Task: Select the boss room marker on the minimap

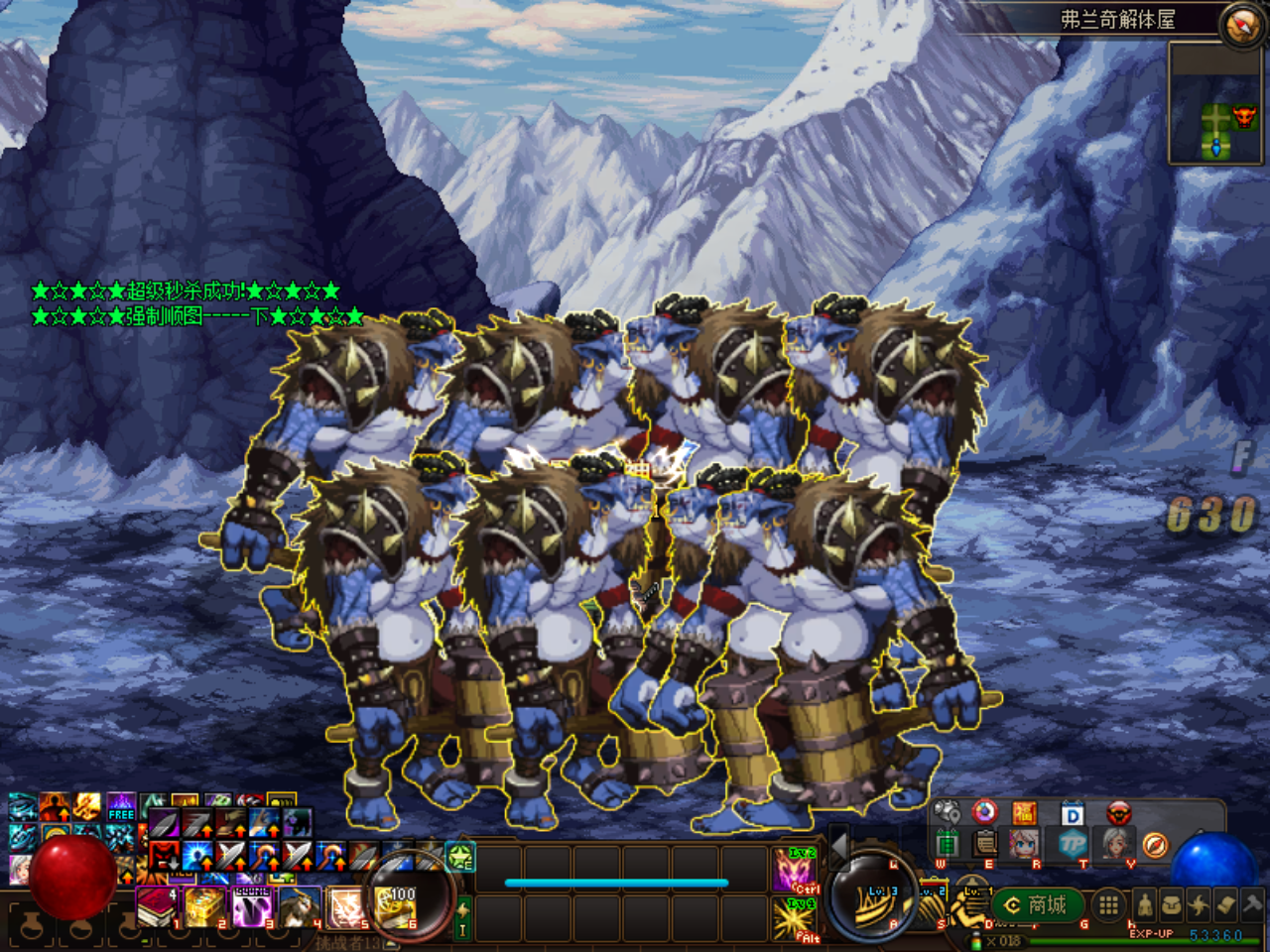Action: click(x=1243, y=119)
